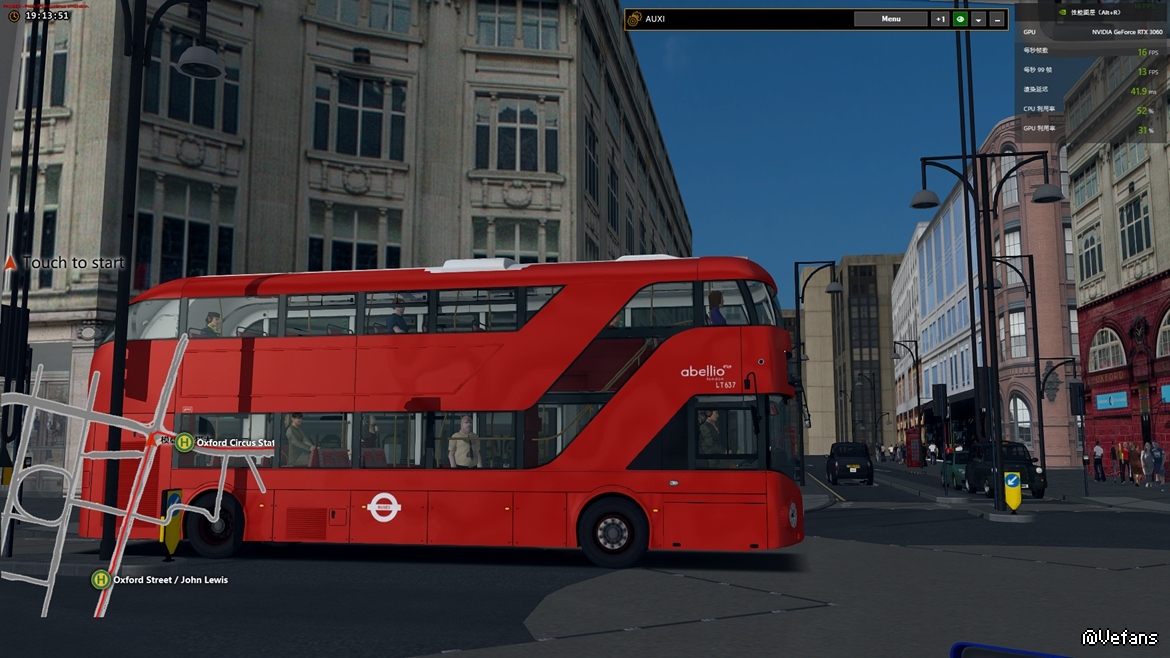Expand the AUXI down-arrow dropdown

pyautogui.click(x=979, y=19)
